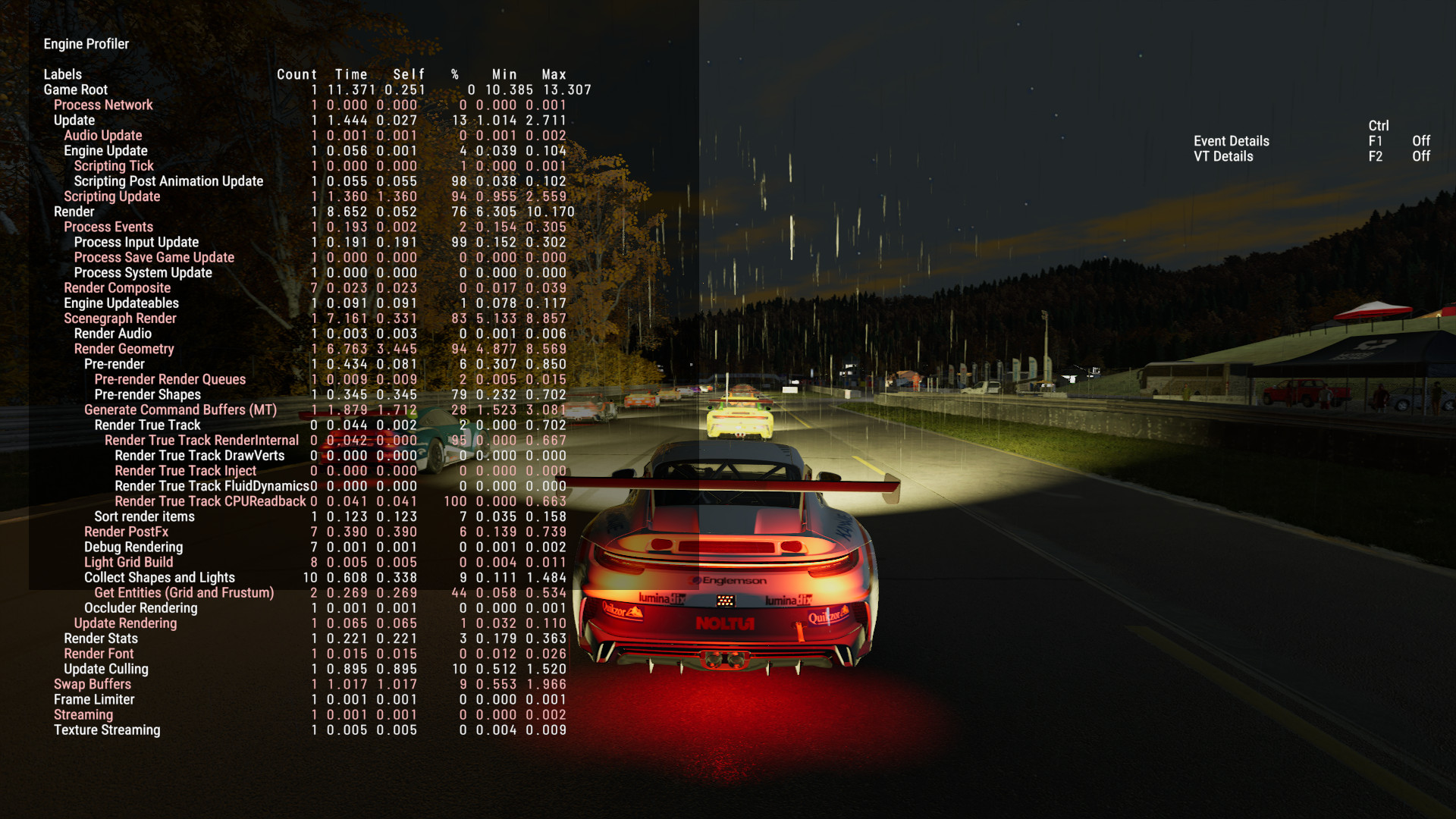Viewport: 1456px width, 819px height.
Task: Select the Render Composite row
Action: 117,287
